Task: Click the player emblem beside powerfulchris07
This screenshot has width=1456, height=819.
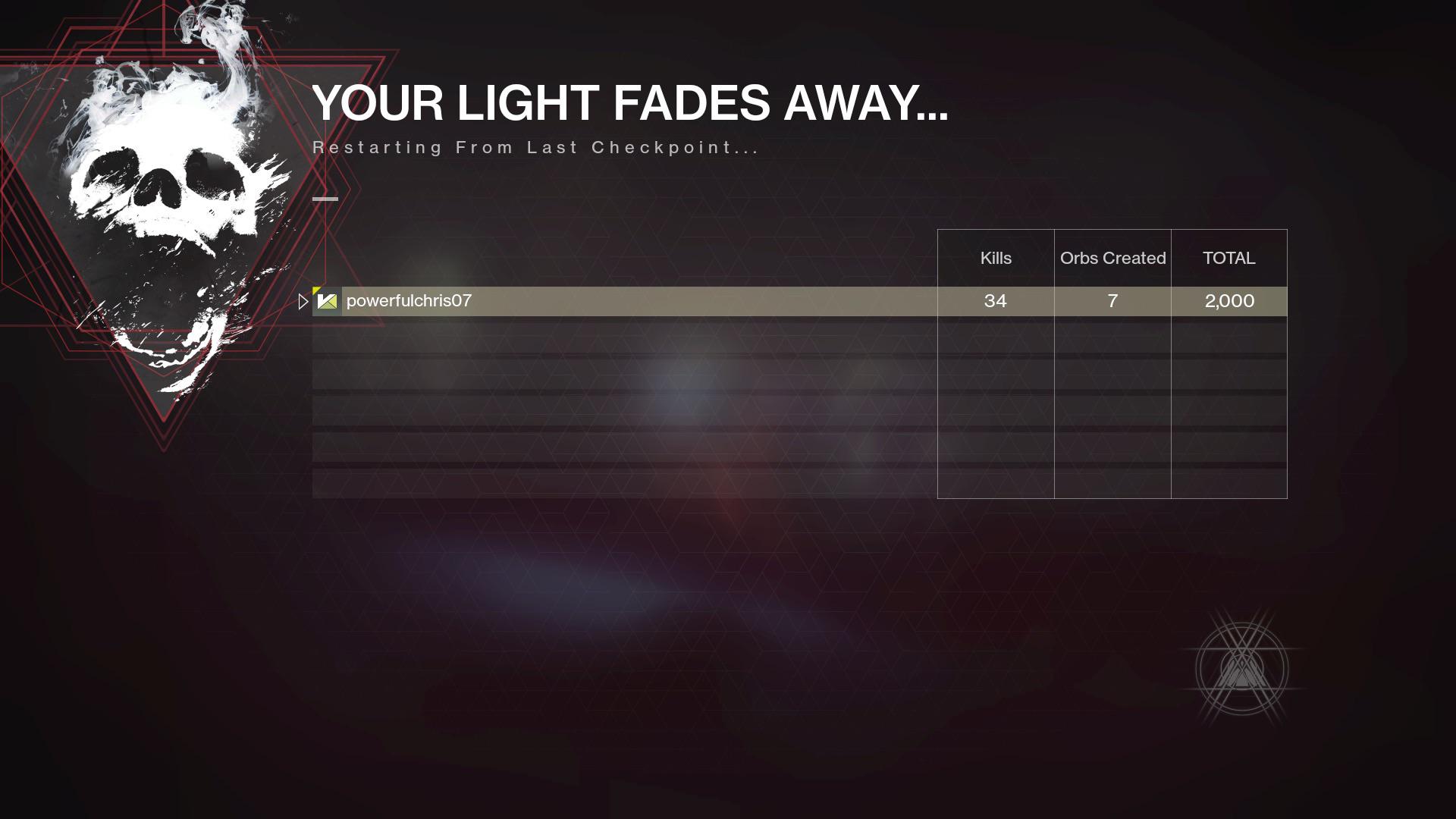Action: 325,301
